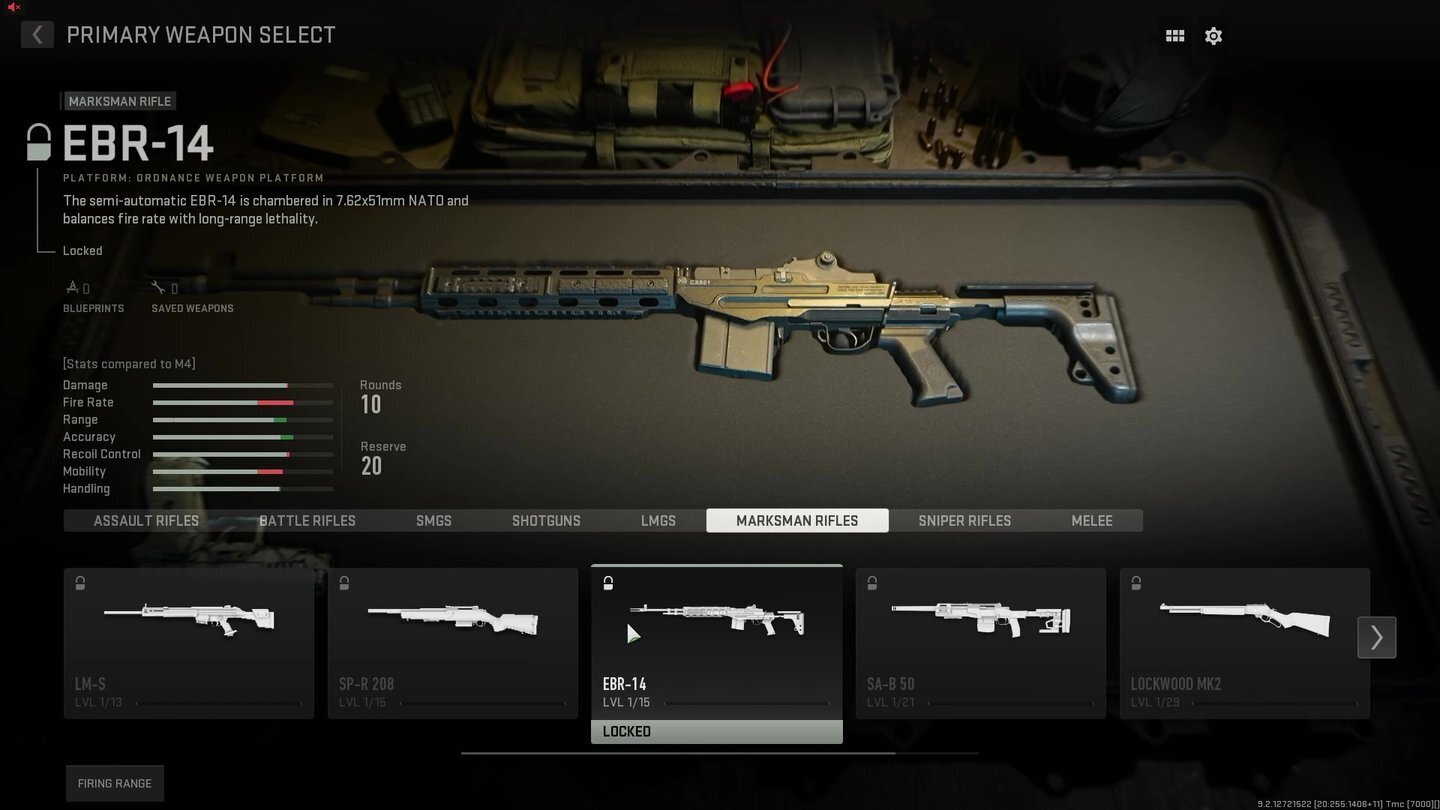Screen dimensions: 1440x810
Task: Click the EBR-14 level progress bar
Action: 747,701
